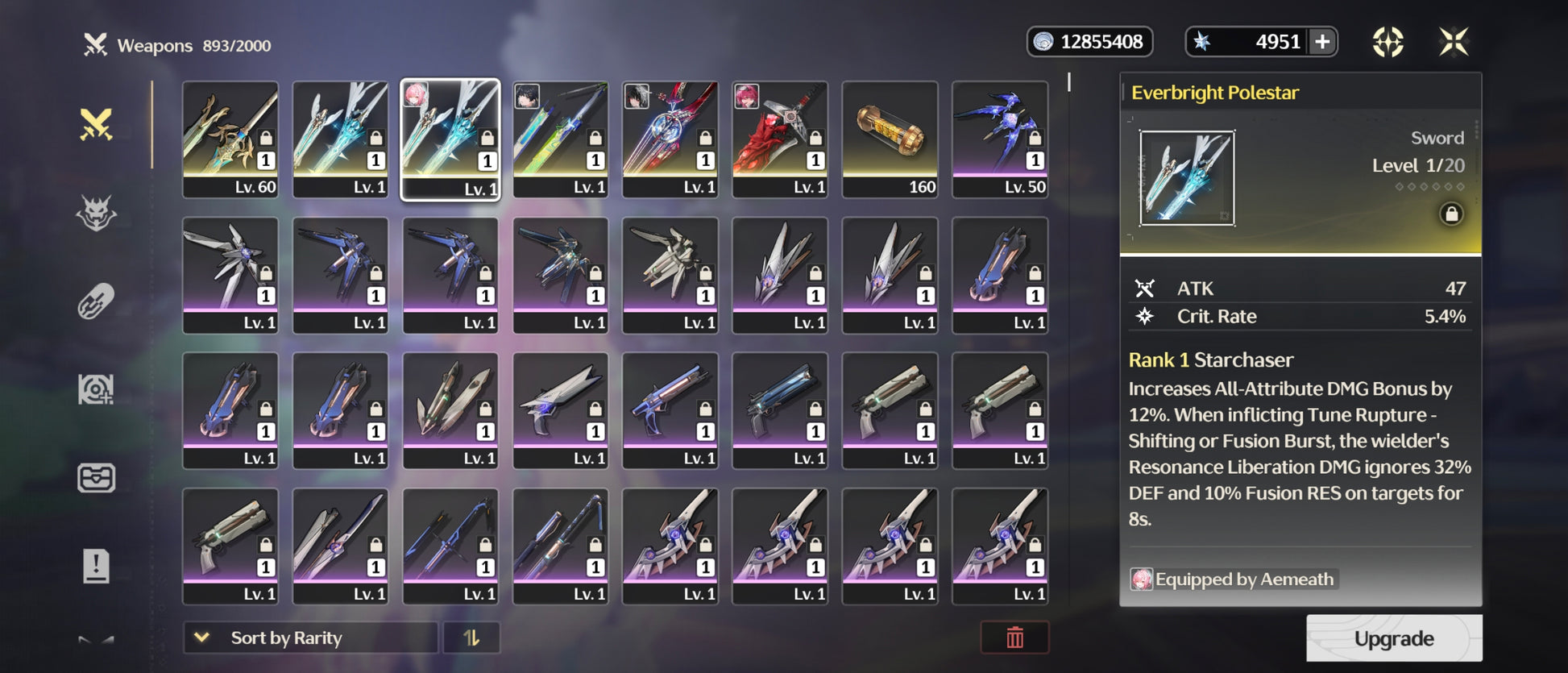Toggle the lock on Everbright Polestar
The height and width of the screenshot is (673, 1568).
click(1451, 214)
